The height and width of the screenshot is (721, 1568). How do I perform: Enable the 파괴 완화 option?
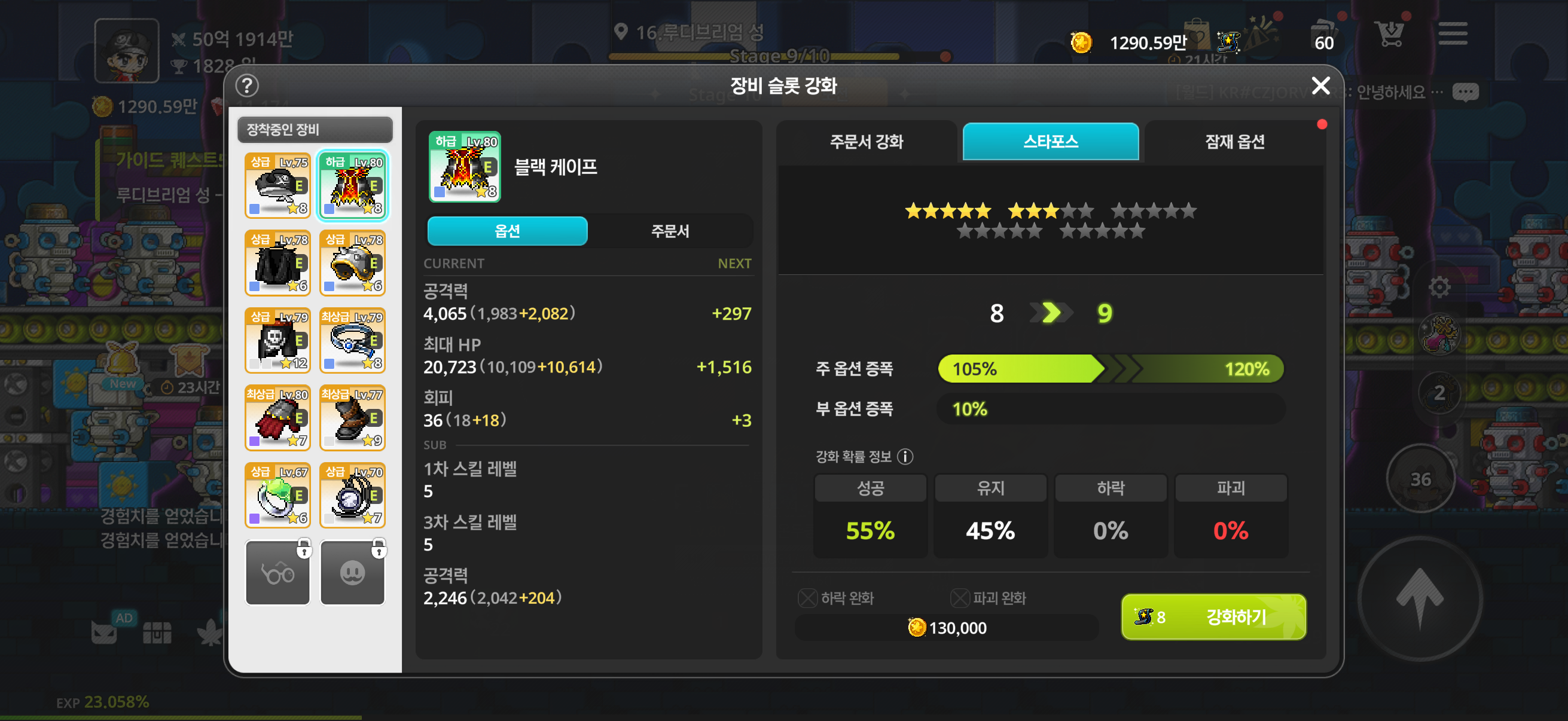coord(960,598)
